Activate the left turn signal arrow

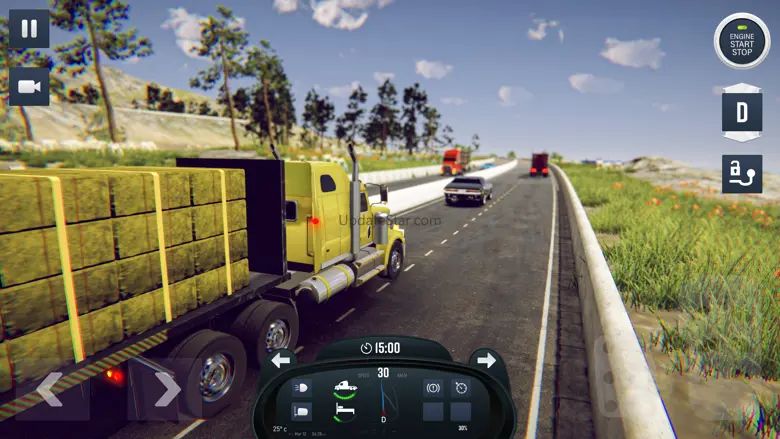pos(281,360)
